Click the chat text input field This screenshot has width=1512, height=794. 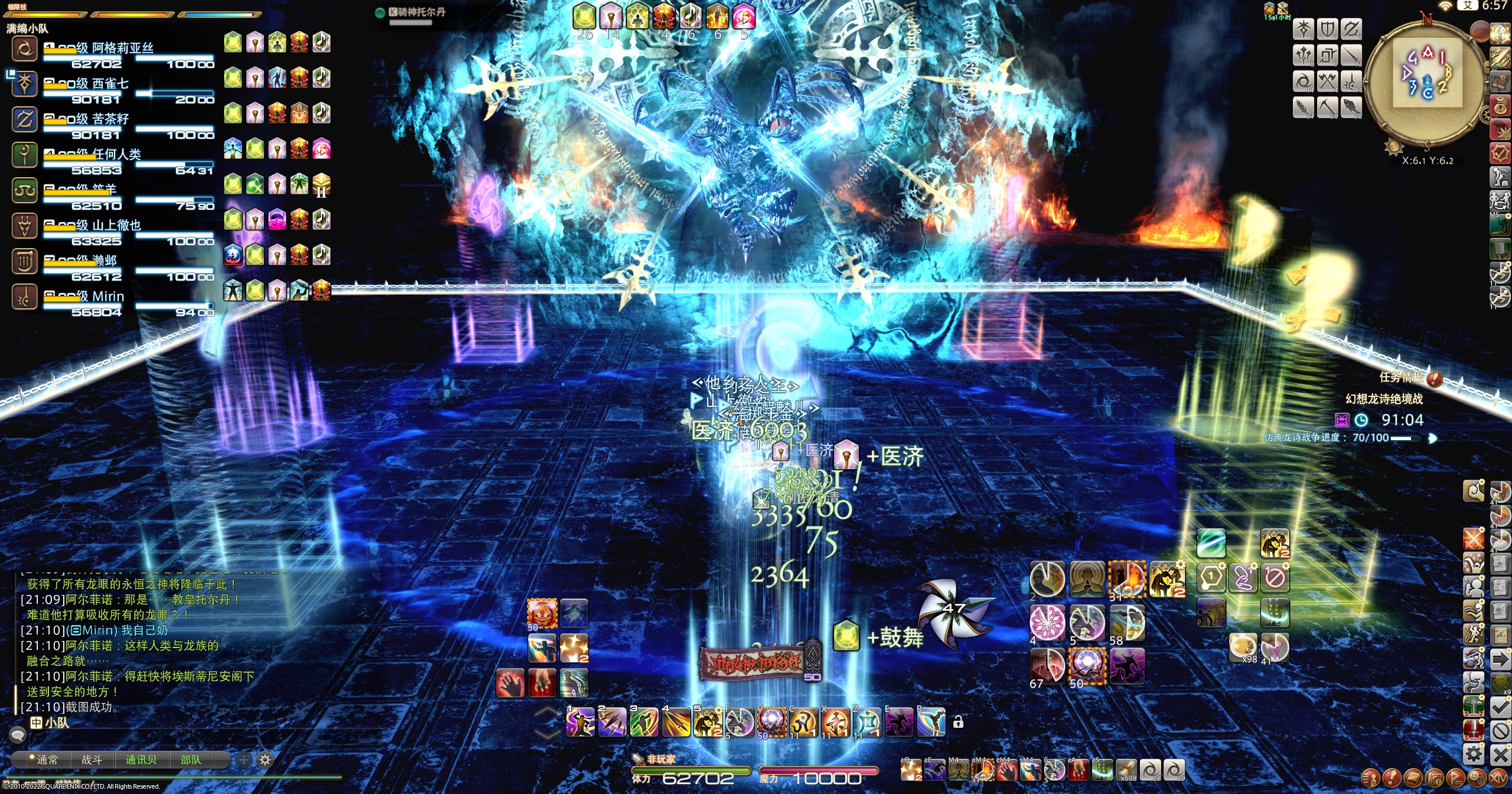tap(177, 736)
